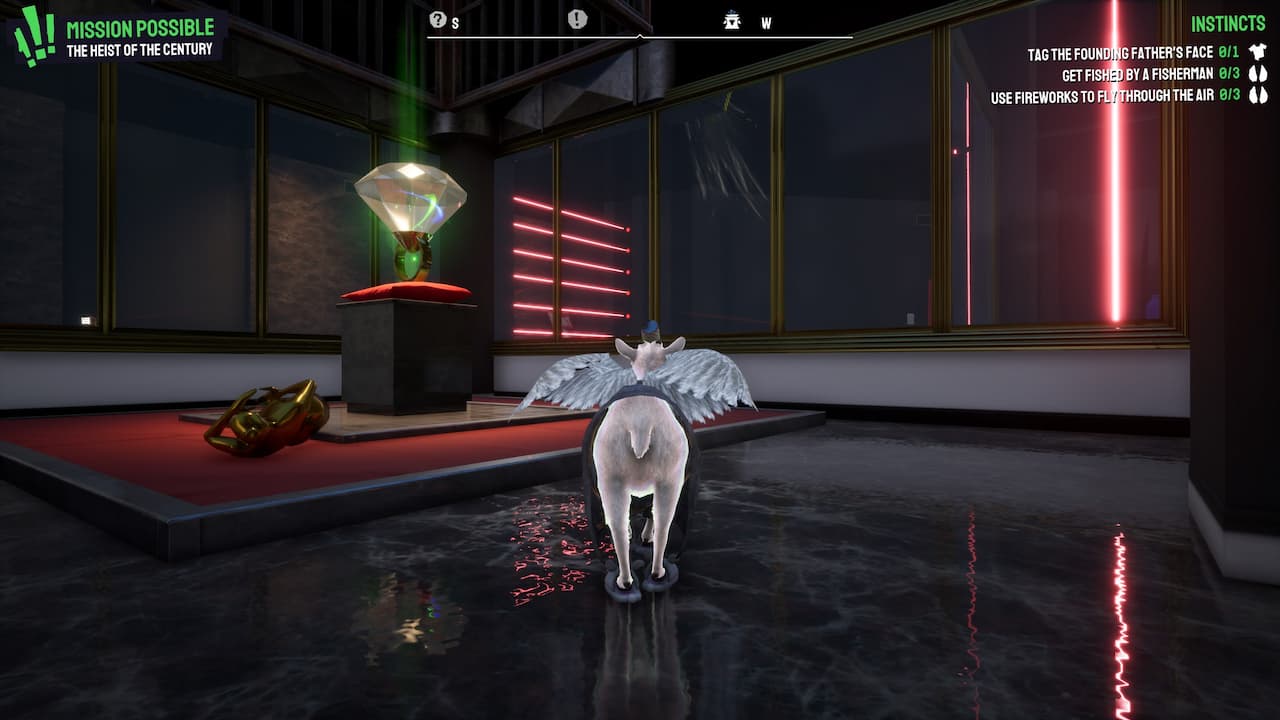The height and width of the screenshot is (720, 1280).
Task: Open the Instincts objectives header
Action: tap(1228, 24)
